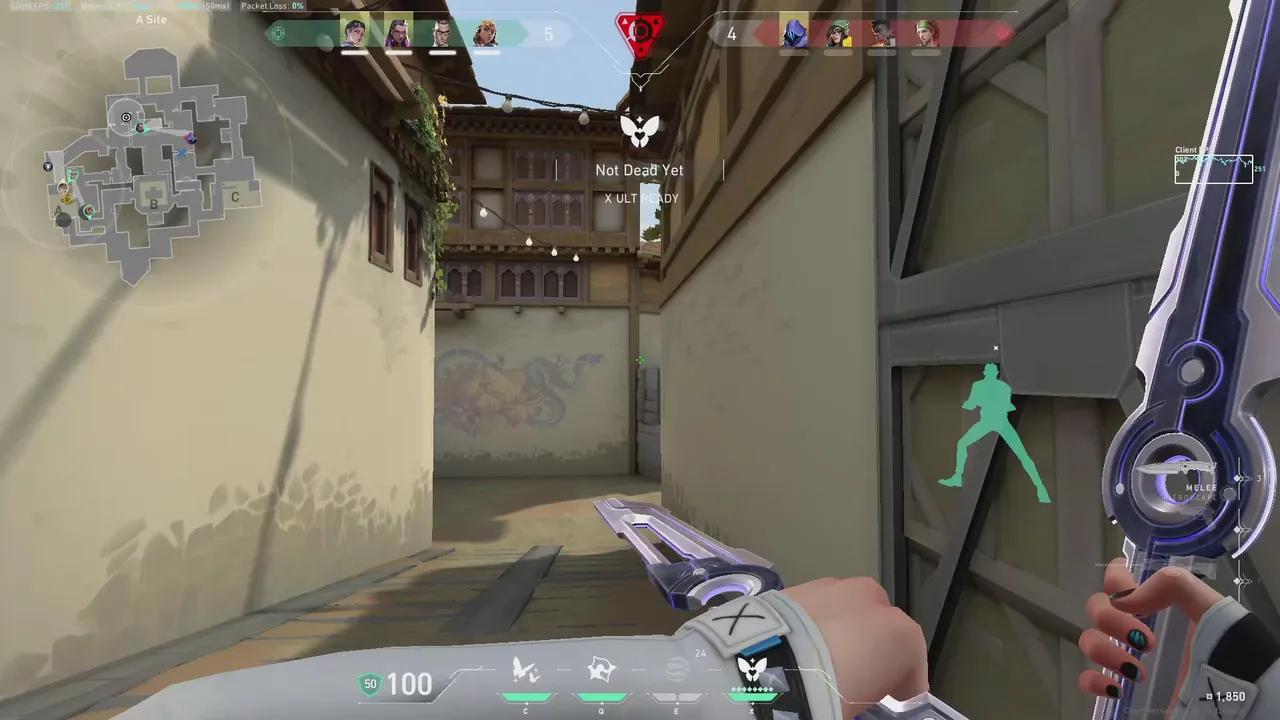The height and width of the screenshot is (720, 1280).
Task: Click the small X above the enemy silhouette
Action: (x=996, y=348)
